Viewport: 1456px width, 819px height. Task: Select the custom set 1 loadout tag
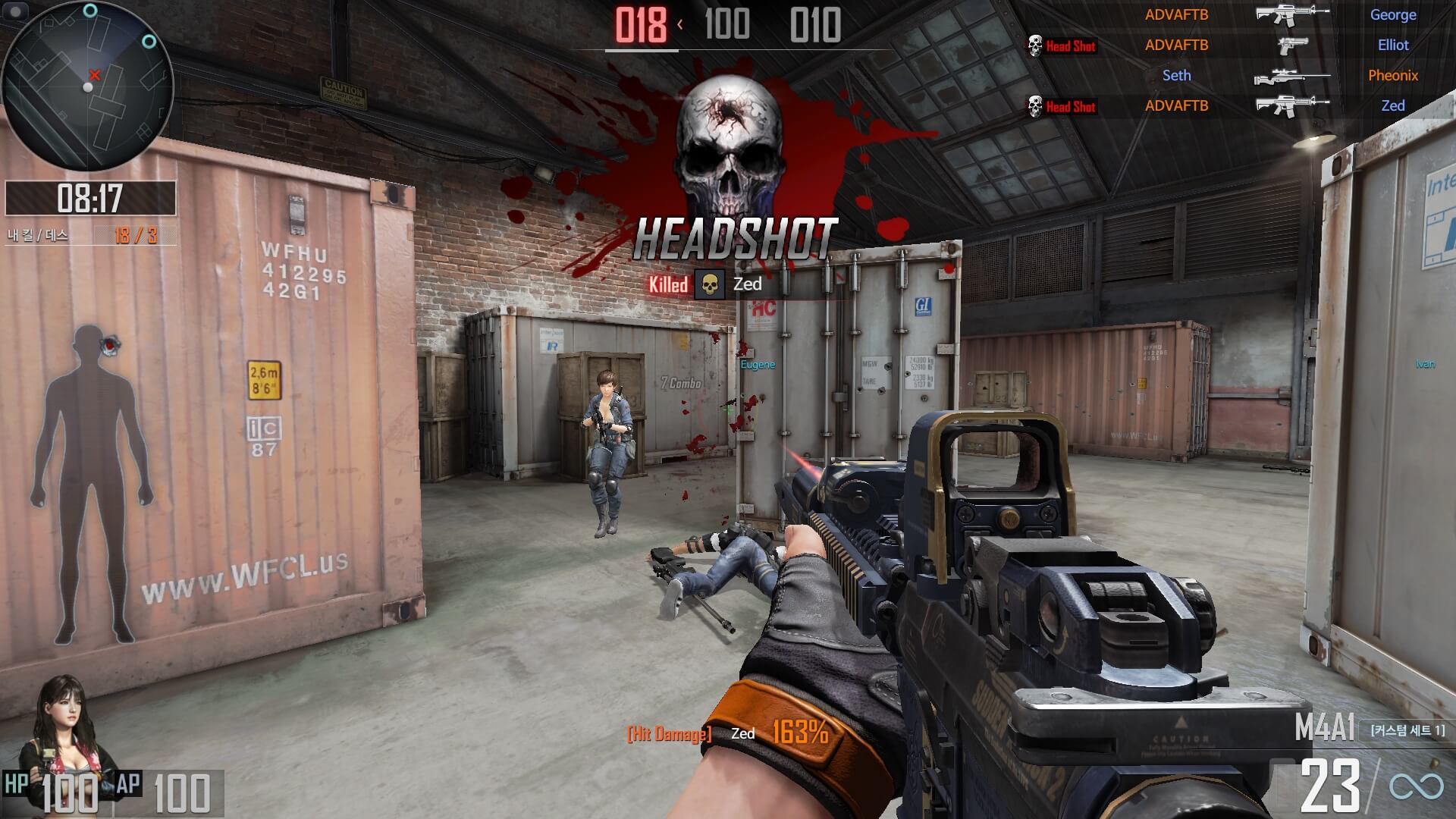pos(1407,730)
